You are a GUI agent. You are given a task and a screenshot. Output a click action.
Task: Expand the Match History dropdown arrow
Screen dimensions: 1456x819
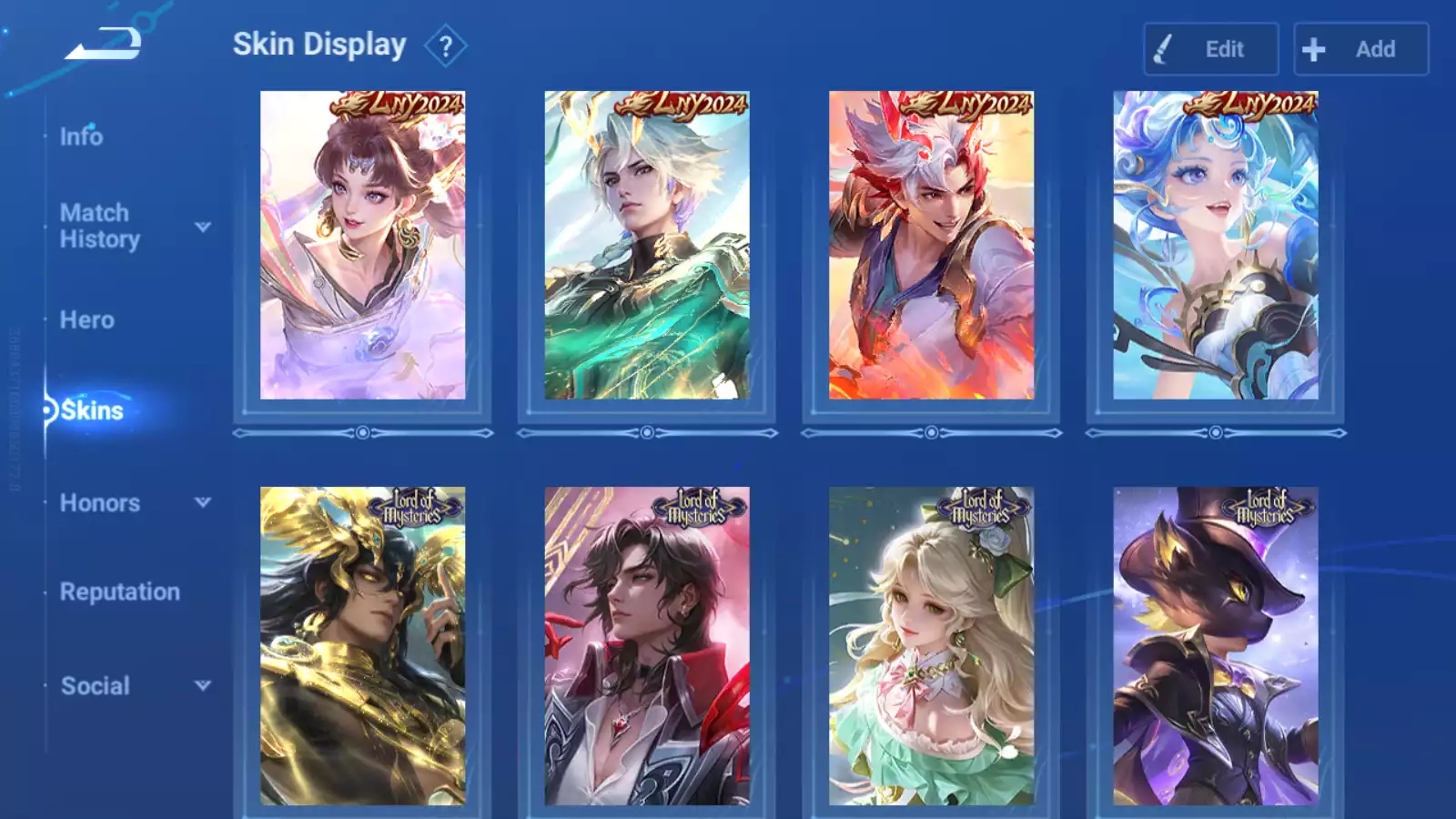coord(203,227)
